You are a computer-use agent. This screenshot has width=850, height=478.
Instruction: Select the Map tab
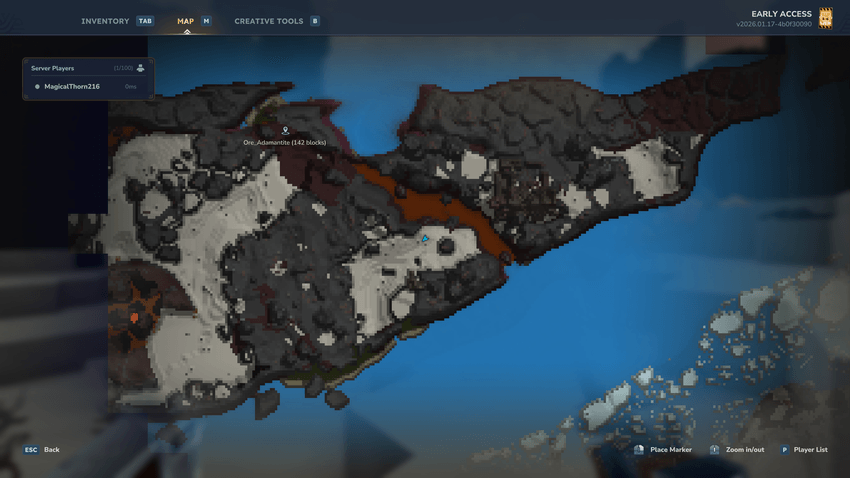(x=186, y=21)
